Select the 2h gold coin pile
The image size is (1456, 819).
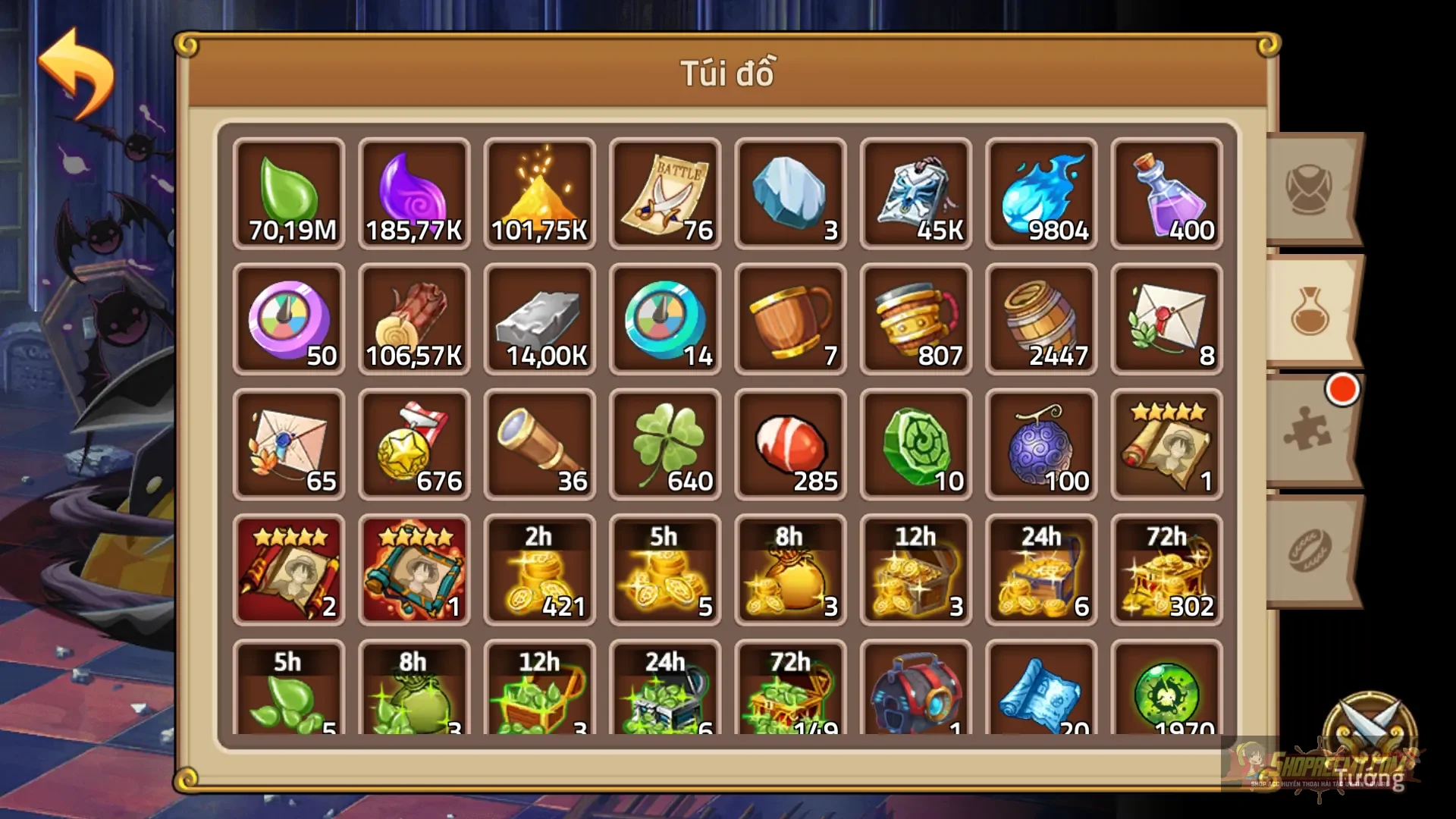tap(539, 569)
